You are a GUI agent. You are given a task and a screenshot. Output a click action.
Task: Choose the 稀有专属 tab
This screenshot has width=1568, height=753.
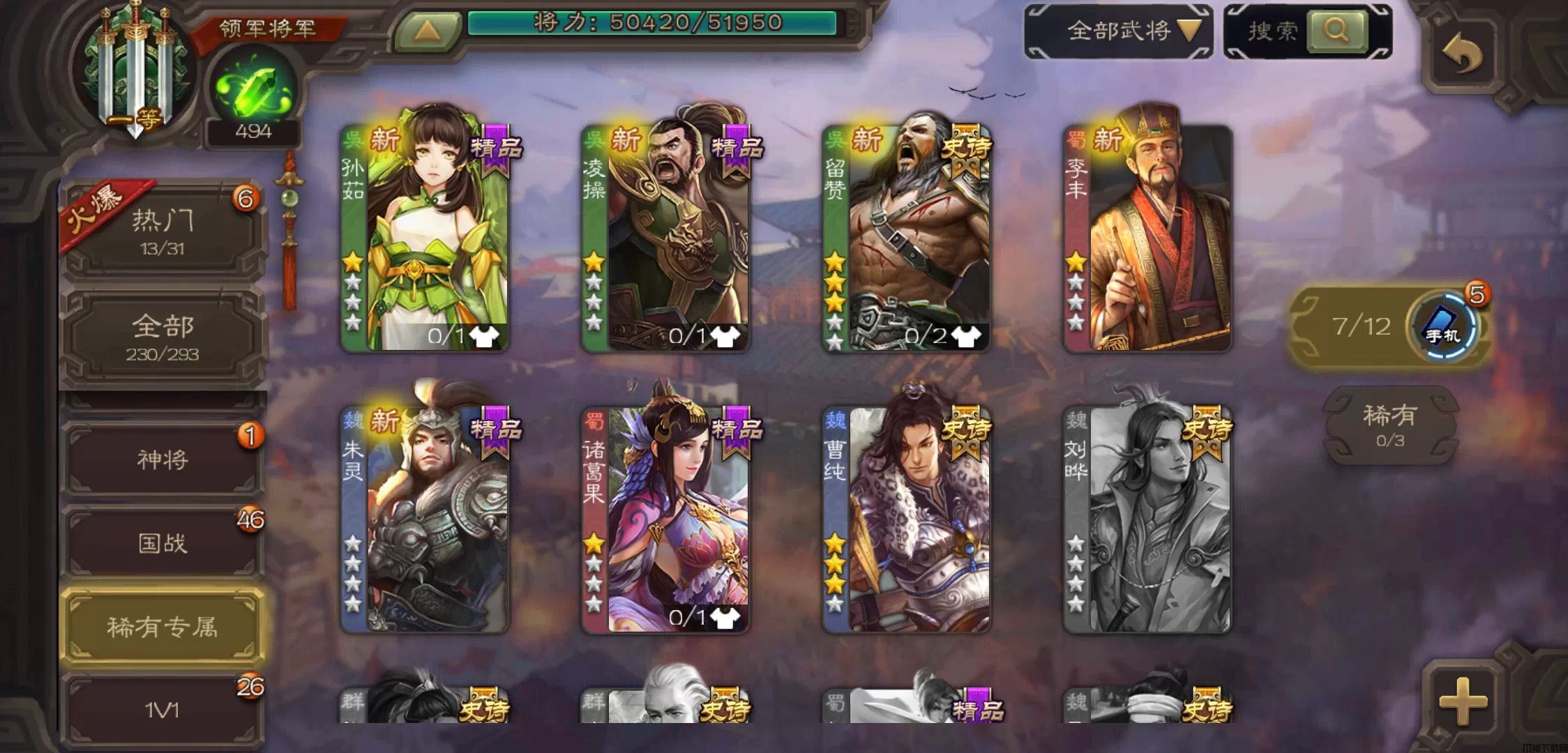(163, 627)
